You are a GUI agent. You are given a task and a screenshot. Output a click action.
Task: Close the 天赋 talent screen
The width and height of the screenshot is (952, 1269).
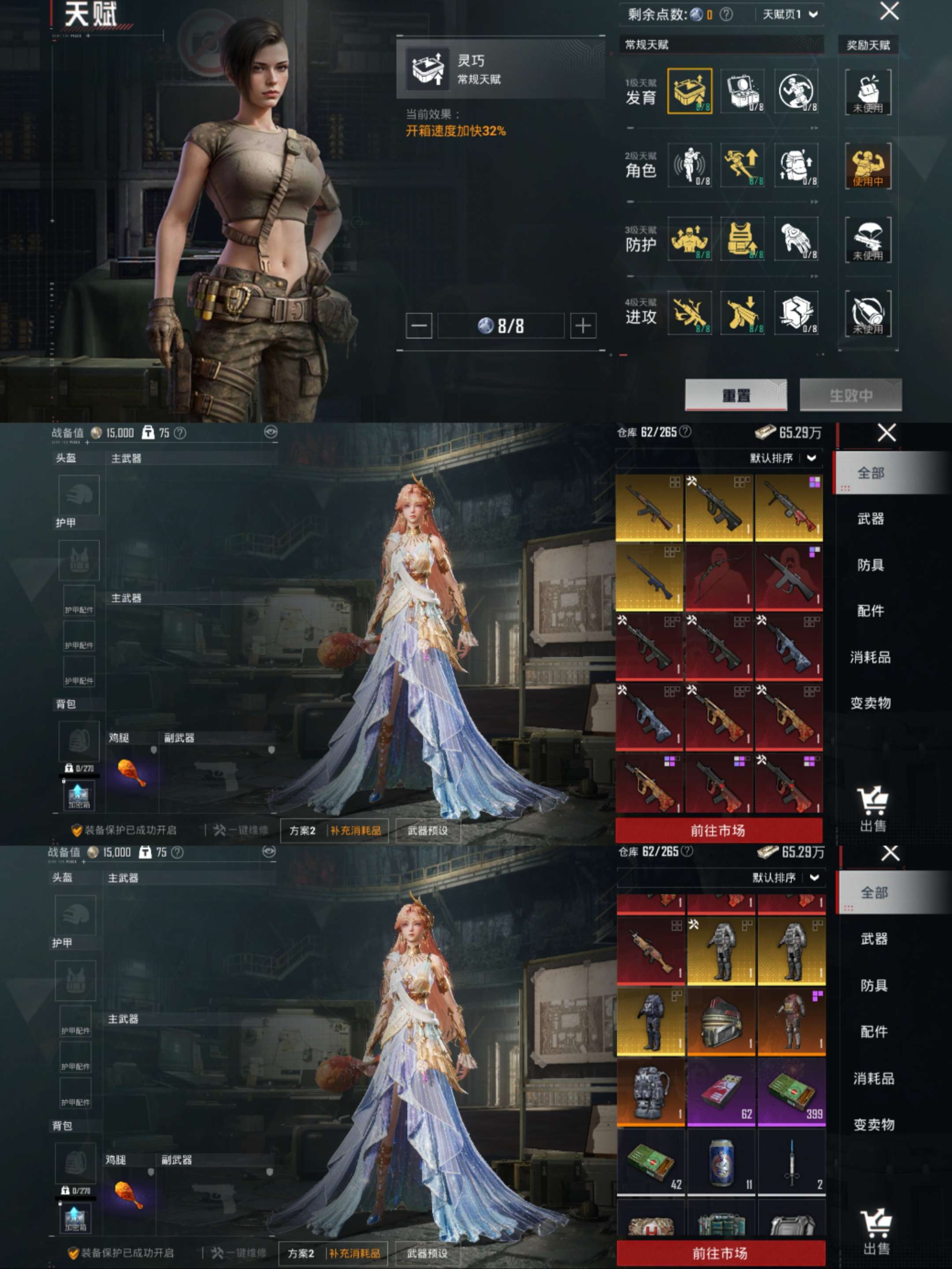click(889, 11)
